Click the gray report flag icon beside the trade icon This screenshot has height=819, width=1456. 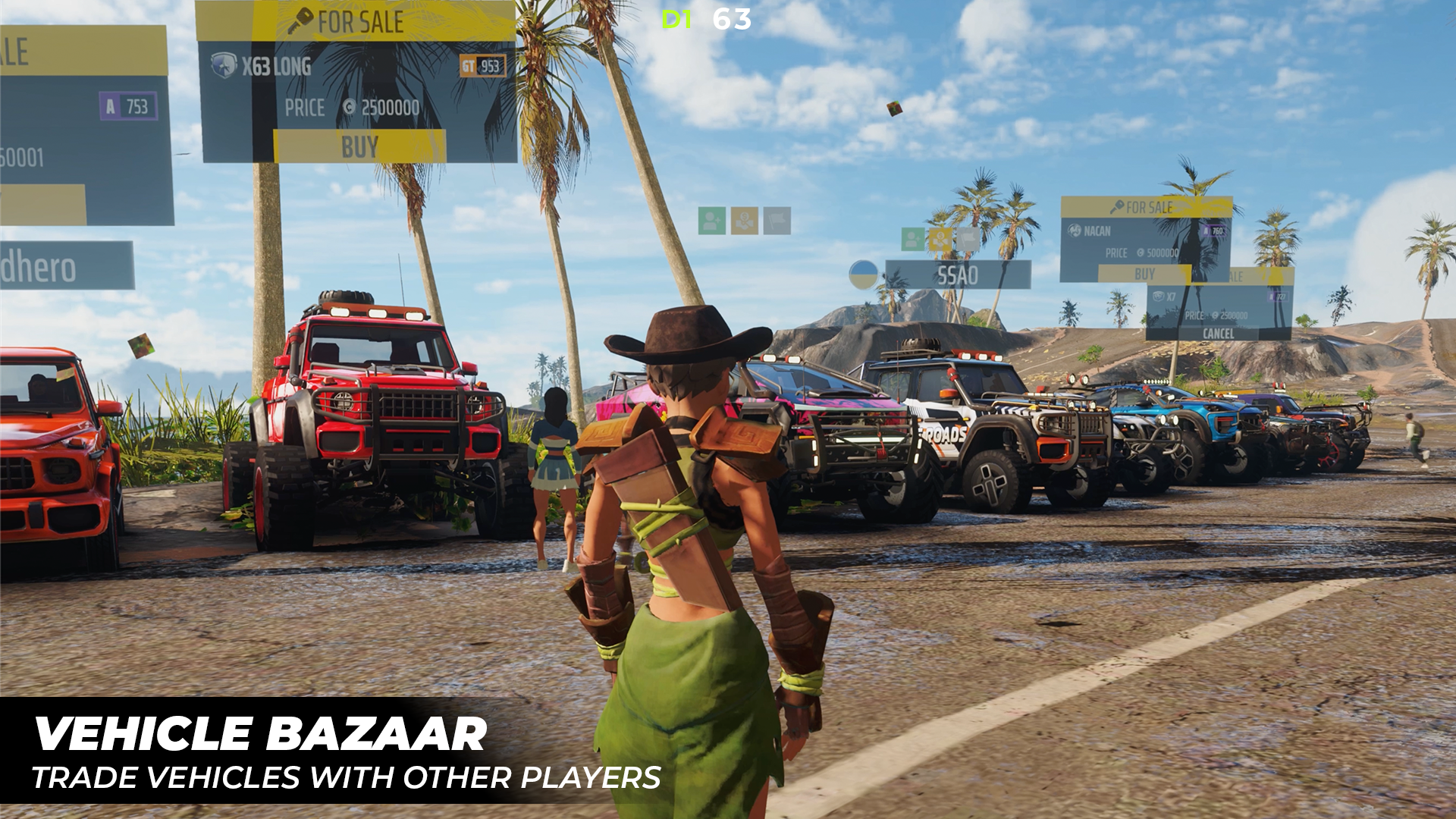pos(777,218)
